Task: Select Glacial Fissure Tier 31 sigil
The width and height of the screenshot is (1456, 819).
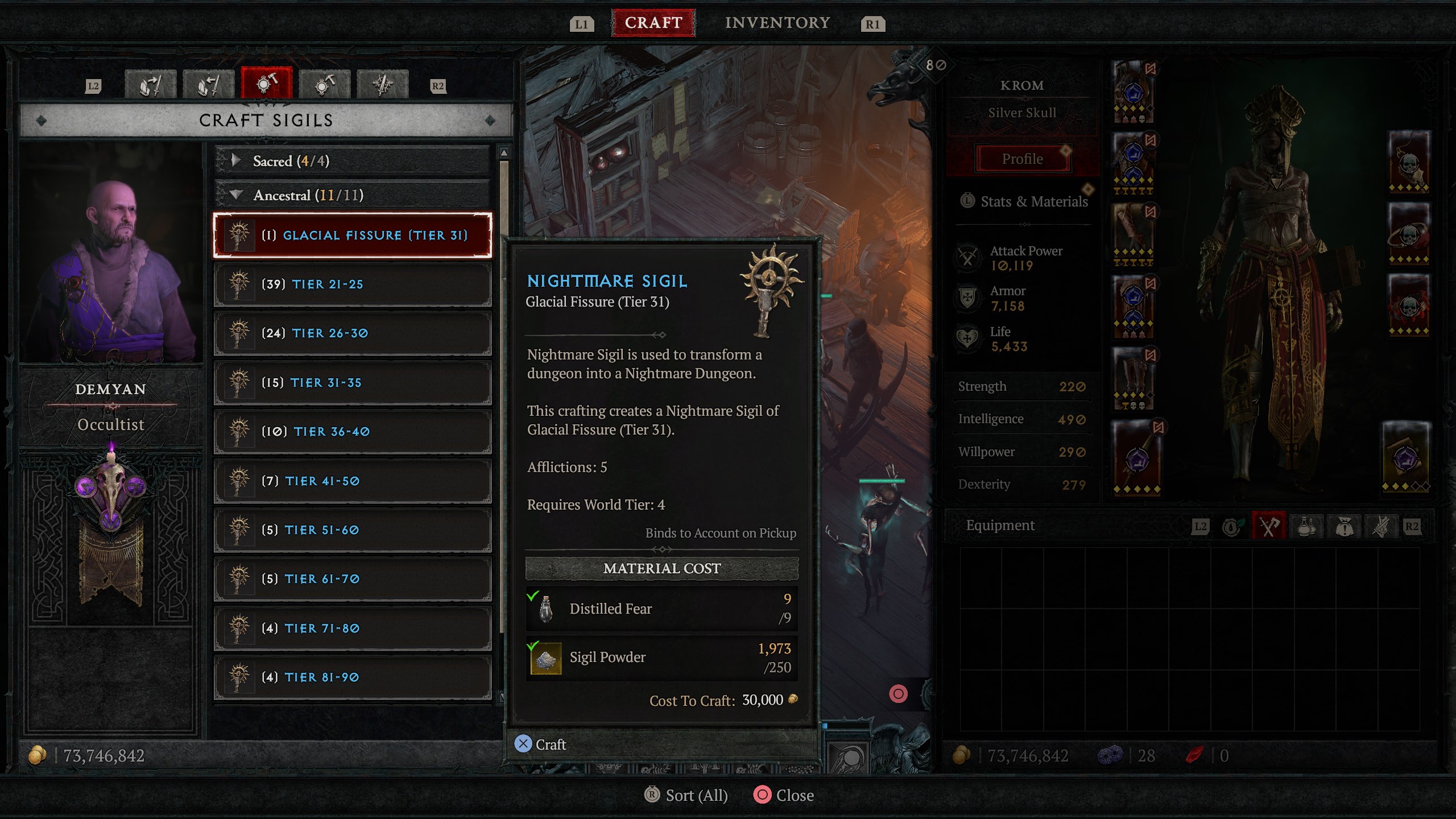Action: [x=353, y=235]
